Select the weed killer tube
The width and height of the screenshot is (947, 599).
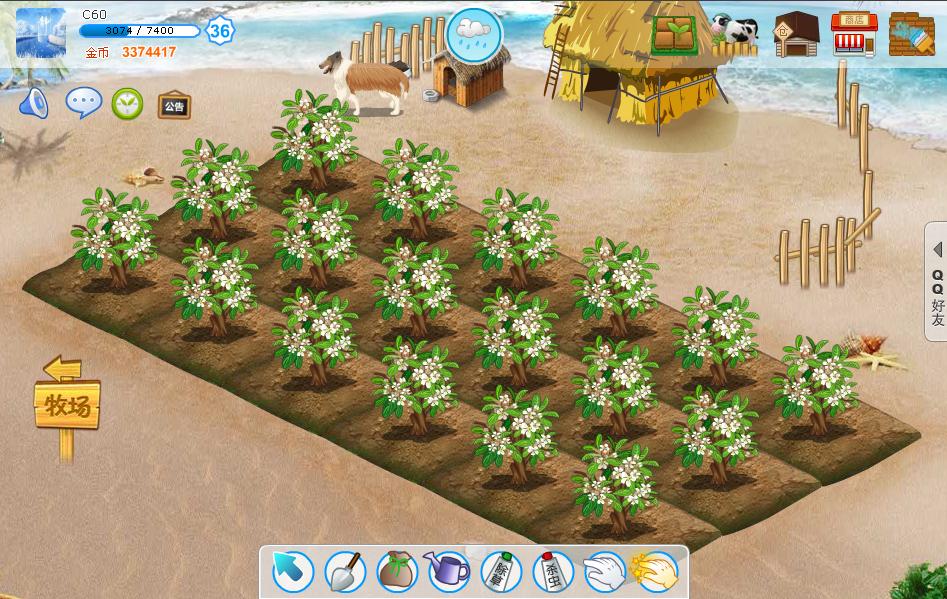(x=500, y=572)
